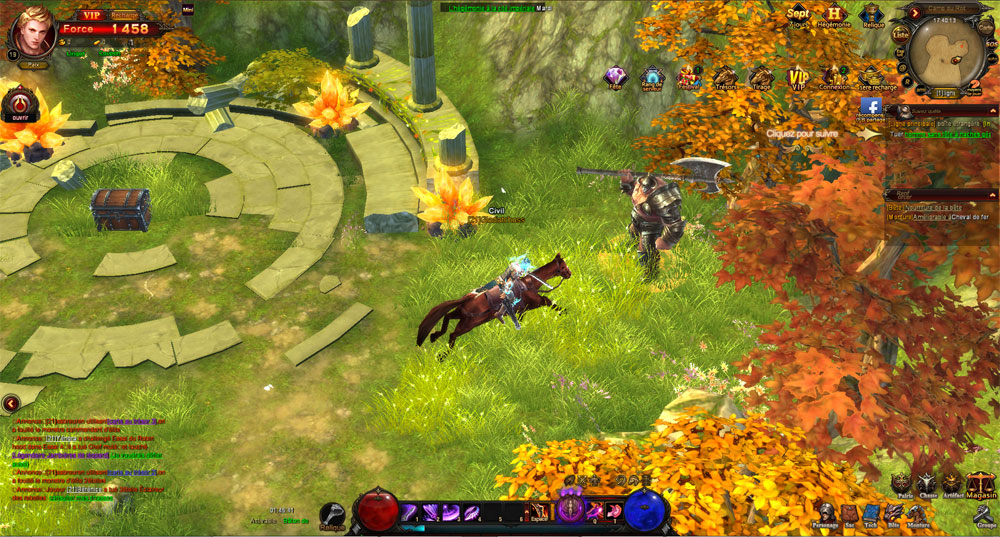Image resolution: width=1000 pixels, height=537 pixels.
Task: Click the Recharge button
Action: click(x=124, y=15)
